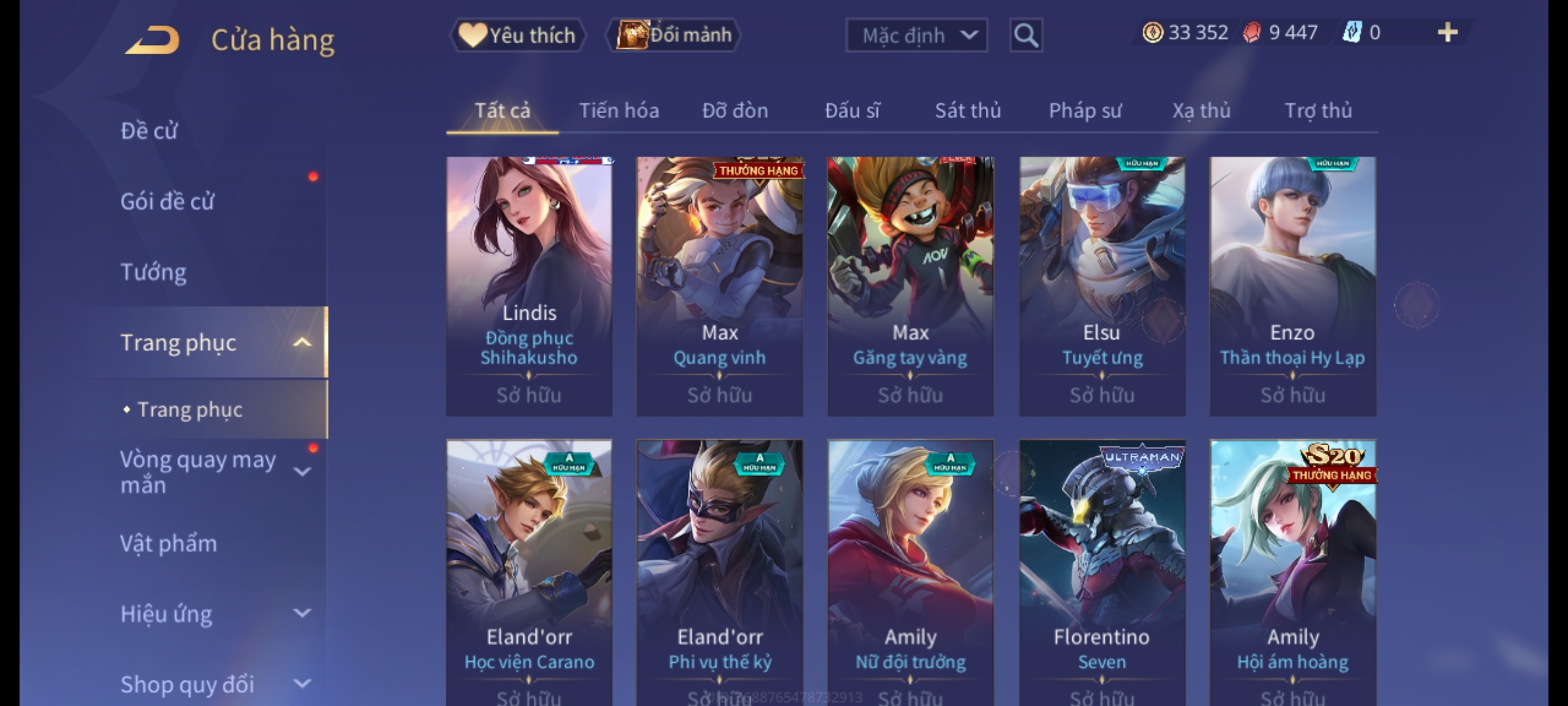
Task: Go to the Tướng shop section
Action: (x=154, y=272)
